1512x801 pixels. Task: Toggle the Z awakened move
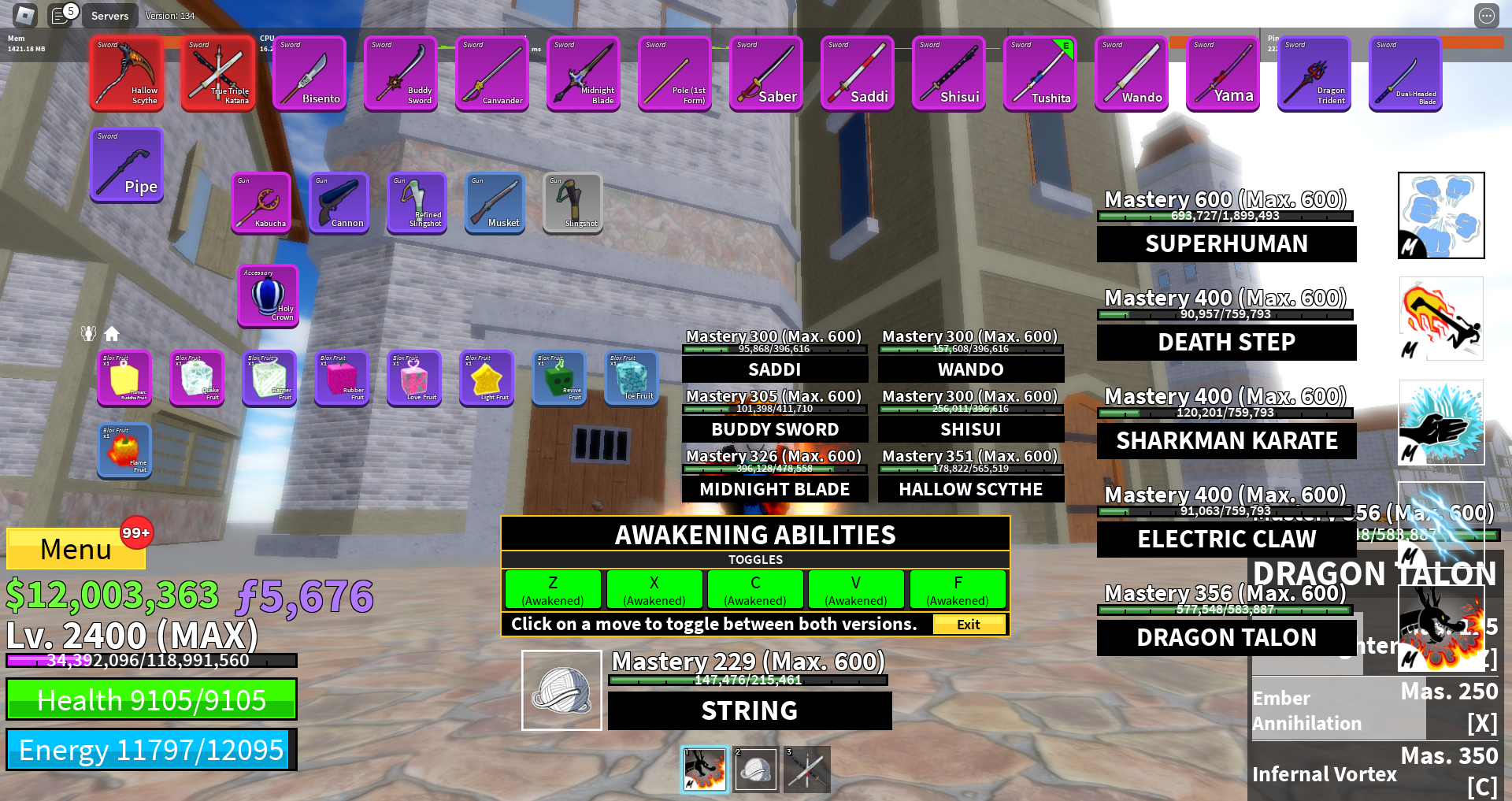[553, 589]
